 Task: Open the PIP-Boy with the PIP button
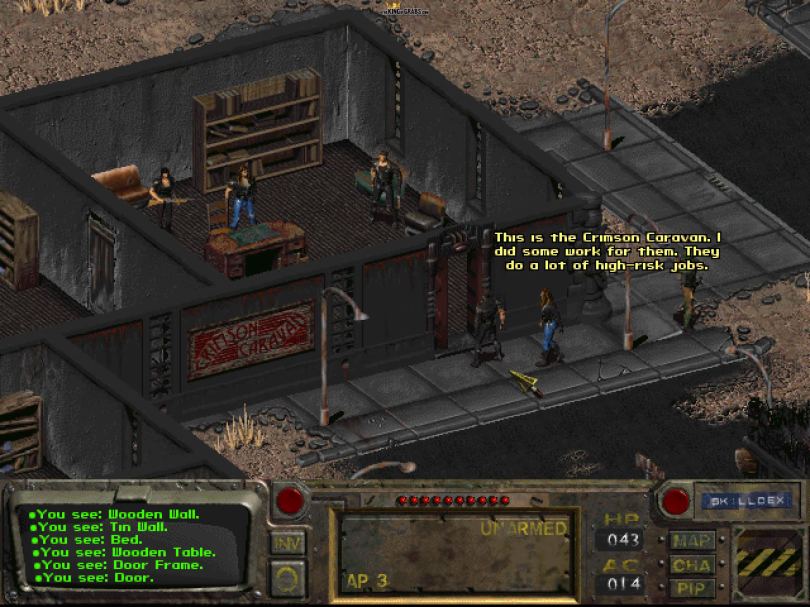[x=691, y=588]
